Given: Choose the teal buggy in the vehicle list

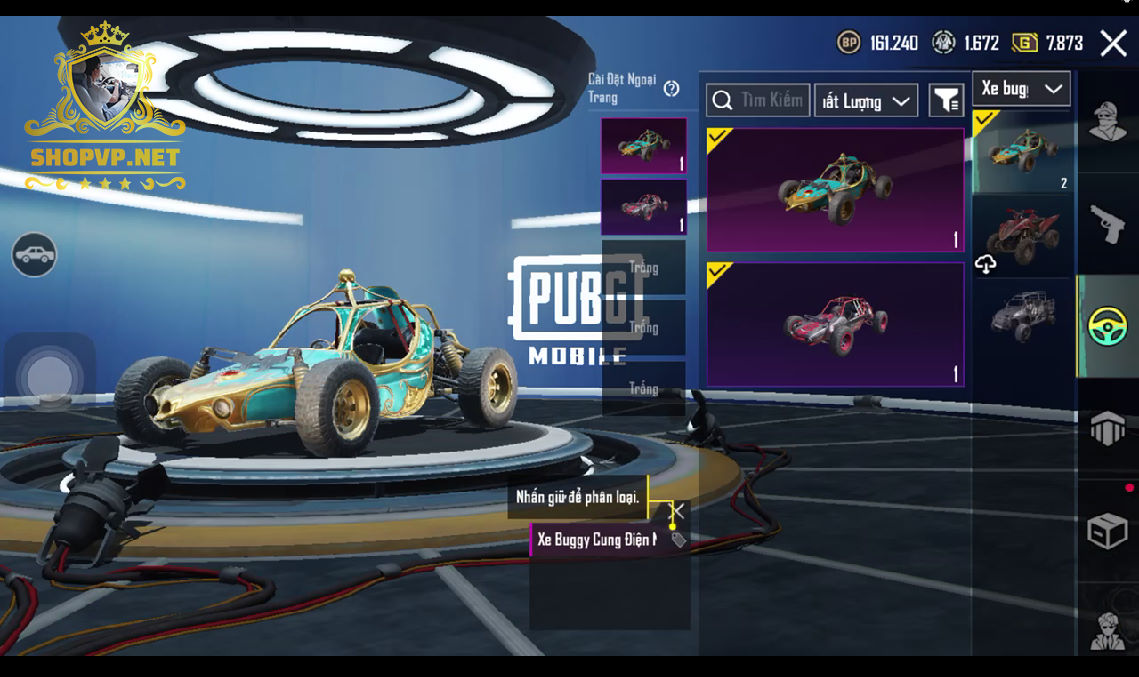Looking at the screenshot, I should click(x=1022, y=152).
